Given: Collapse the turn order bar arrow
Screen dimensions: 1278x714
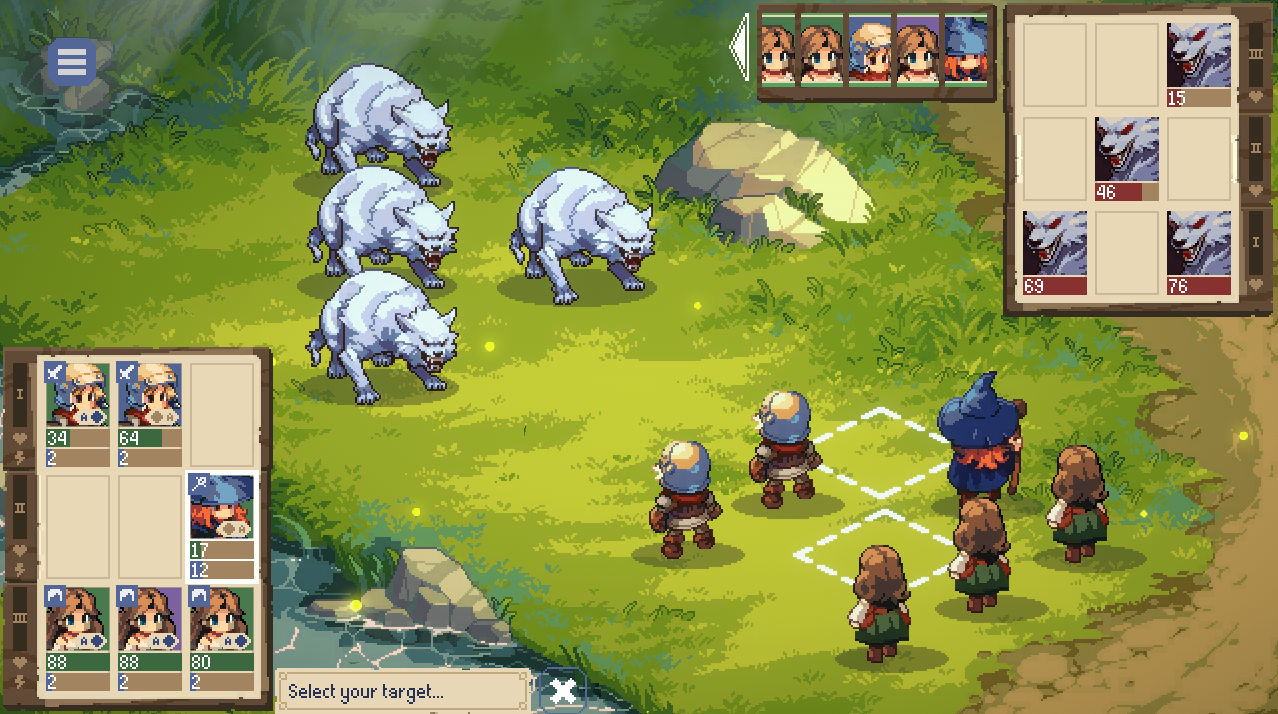Looking at the screenshot, I should pos(740,48).
